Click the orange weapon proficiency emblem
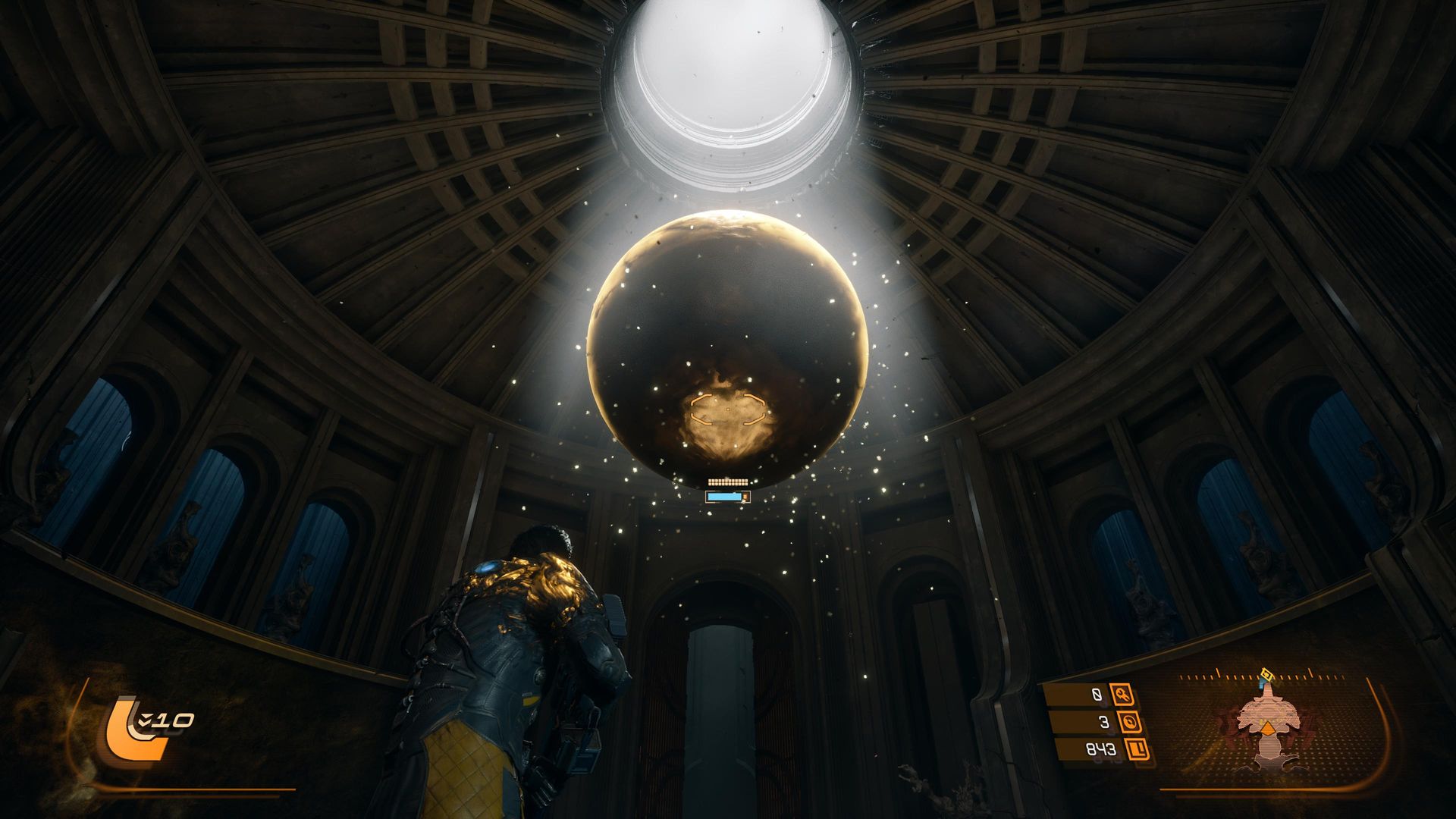 [135, 730]
